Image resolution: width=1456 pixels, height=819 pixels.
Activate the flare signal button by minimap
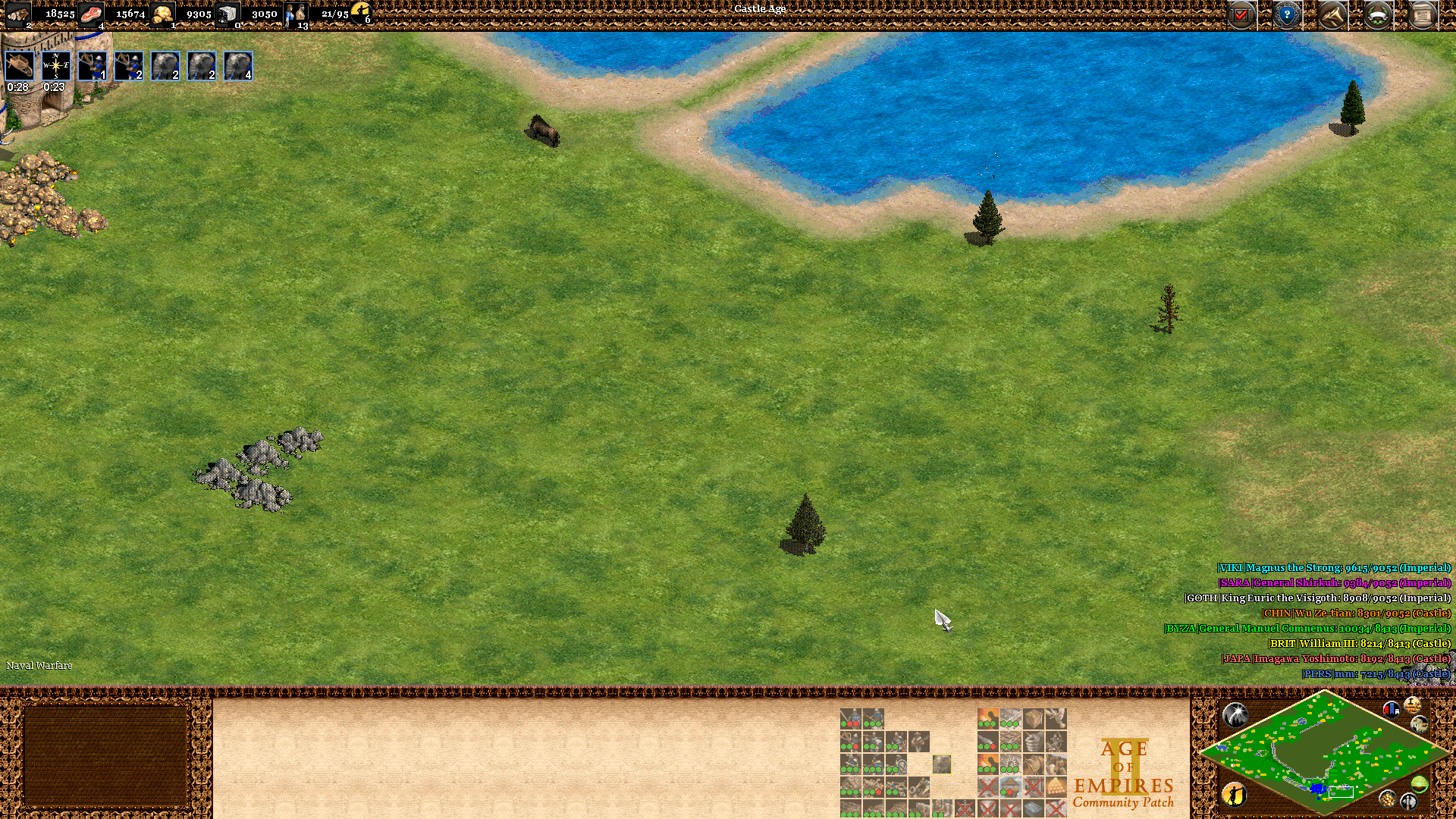(1235, 714)
